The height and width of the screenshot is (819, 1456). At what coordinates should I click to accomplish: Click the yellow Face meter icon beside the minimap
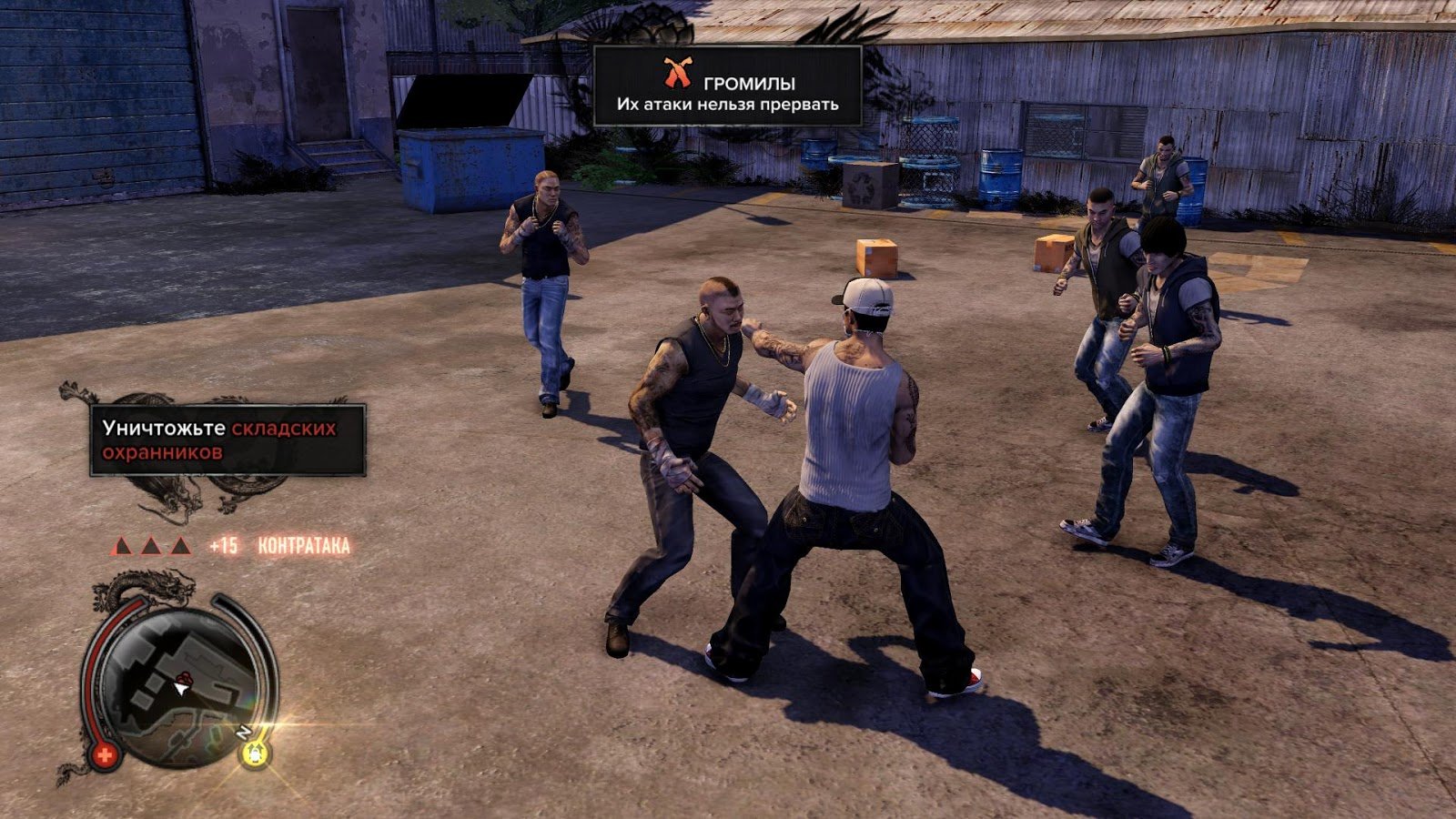pos(256,753)
